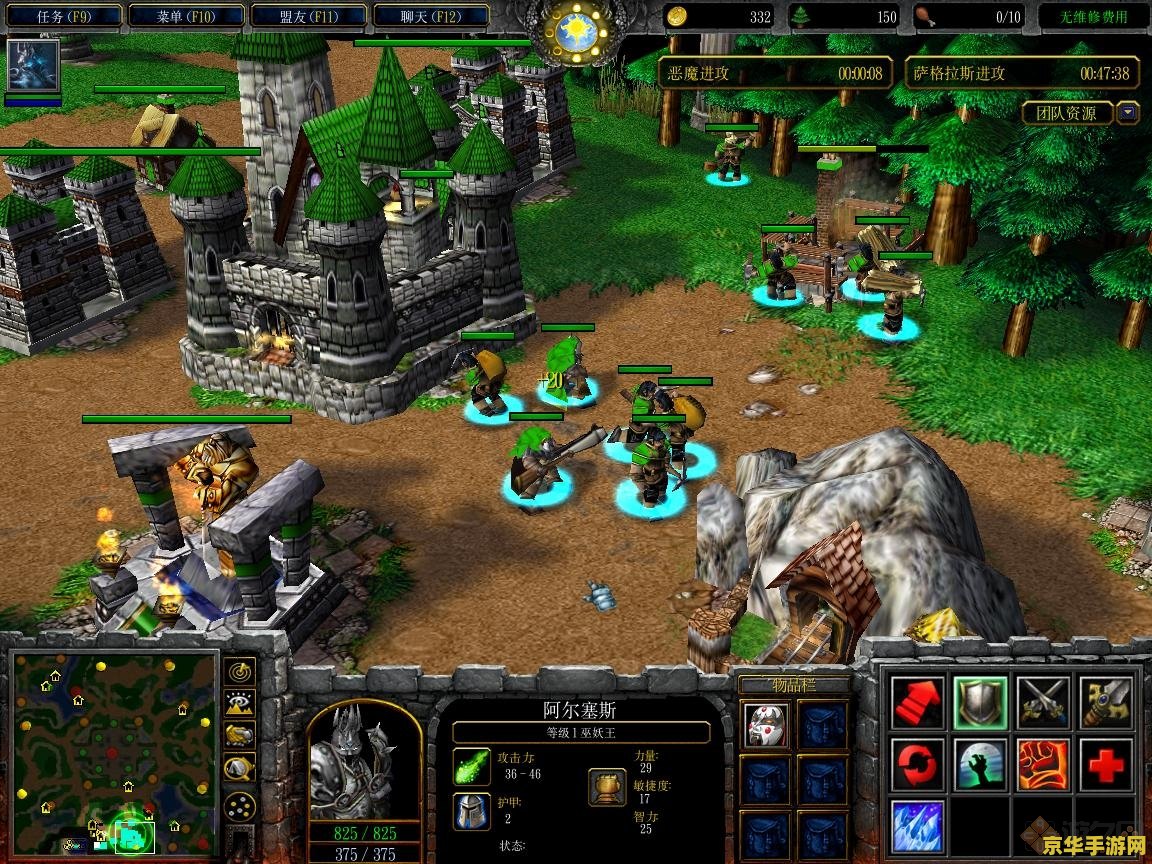Select the Lich King hero portrait icon
This screenshot has width=1152, height=864.
coord(33,66)
